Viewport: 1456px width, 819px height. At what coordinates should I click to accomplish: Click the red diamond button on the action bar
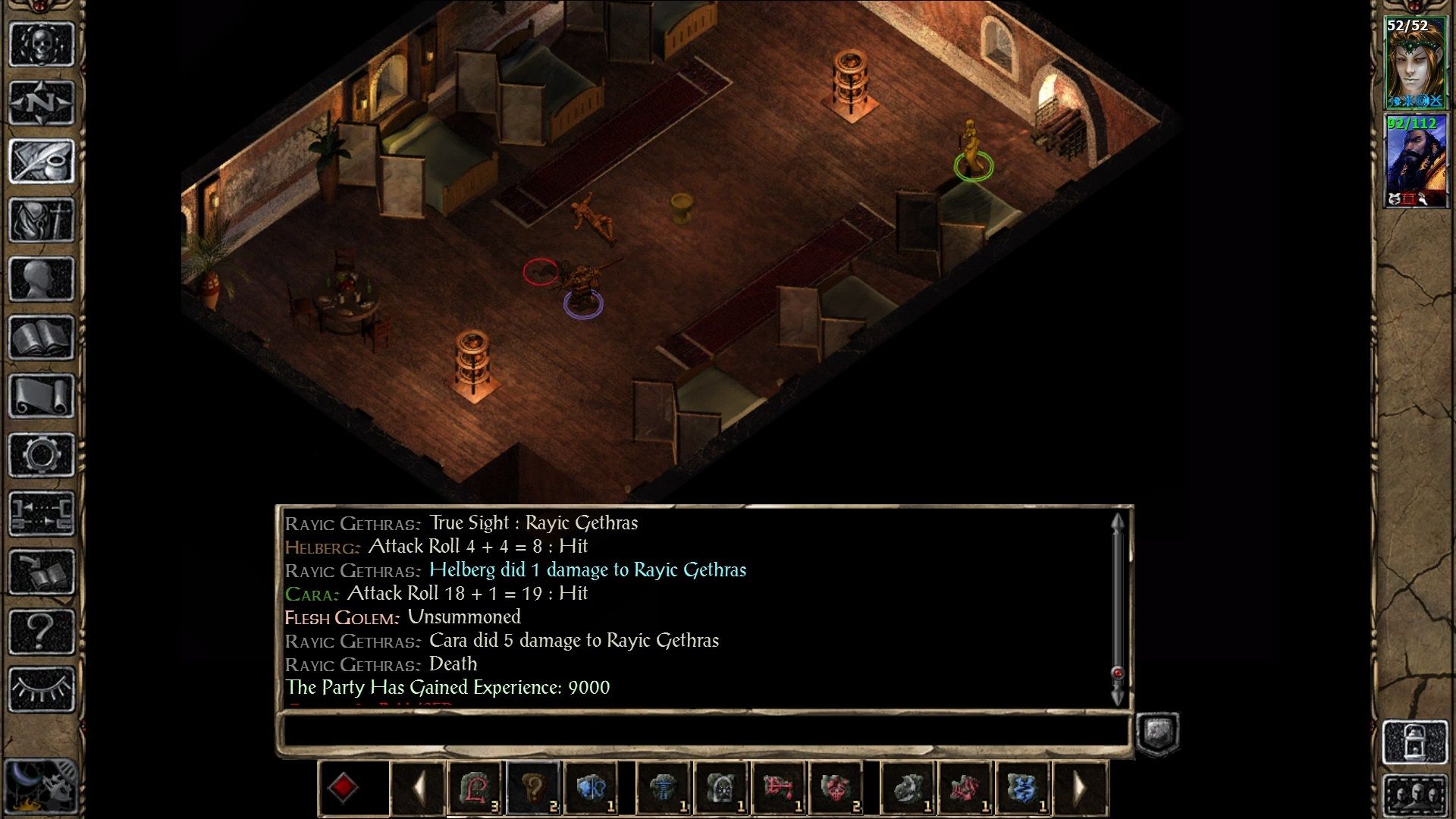pyautogui.click(x=343, y=788)
